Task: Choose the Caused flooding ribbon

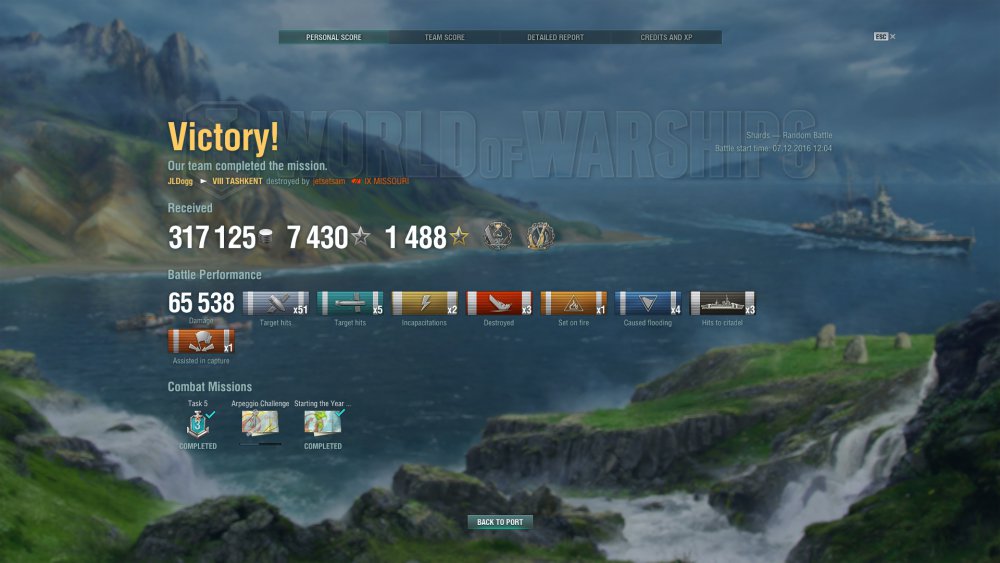Action: (x=648, y=304)
